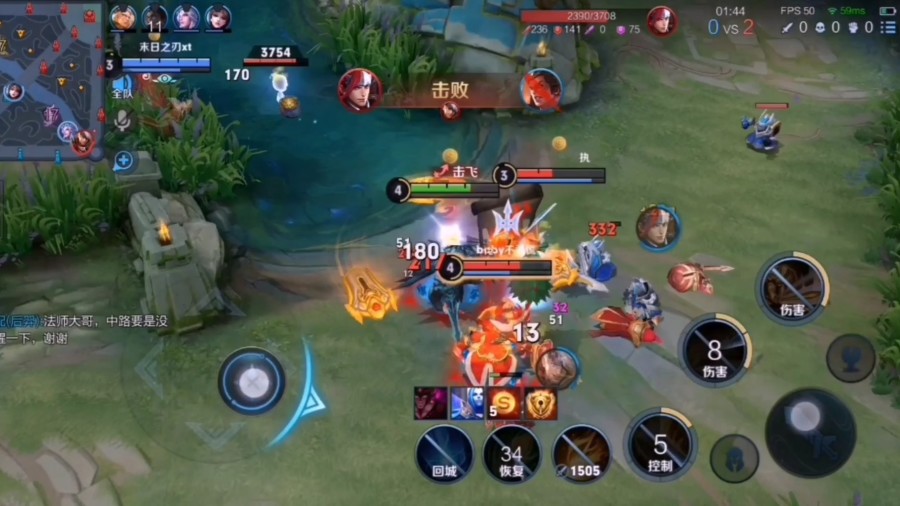900x506 pixels.
Task: Select the blue skull item icon
Action: coord(466,403)
